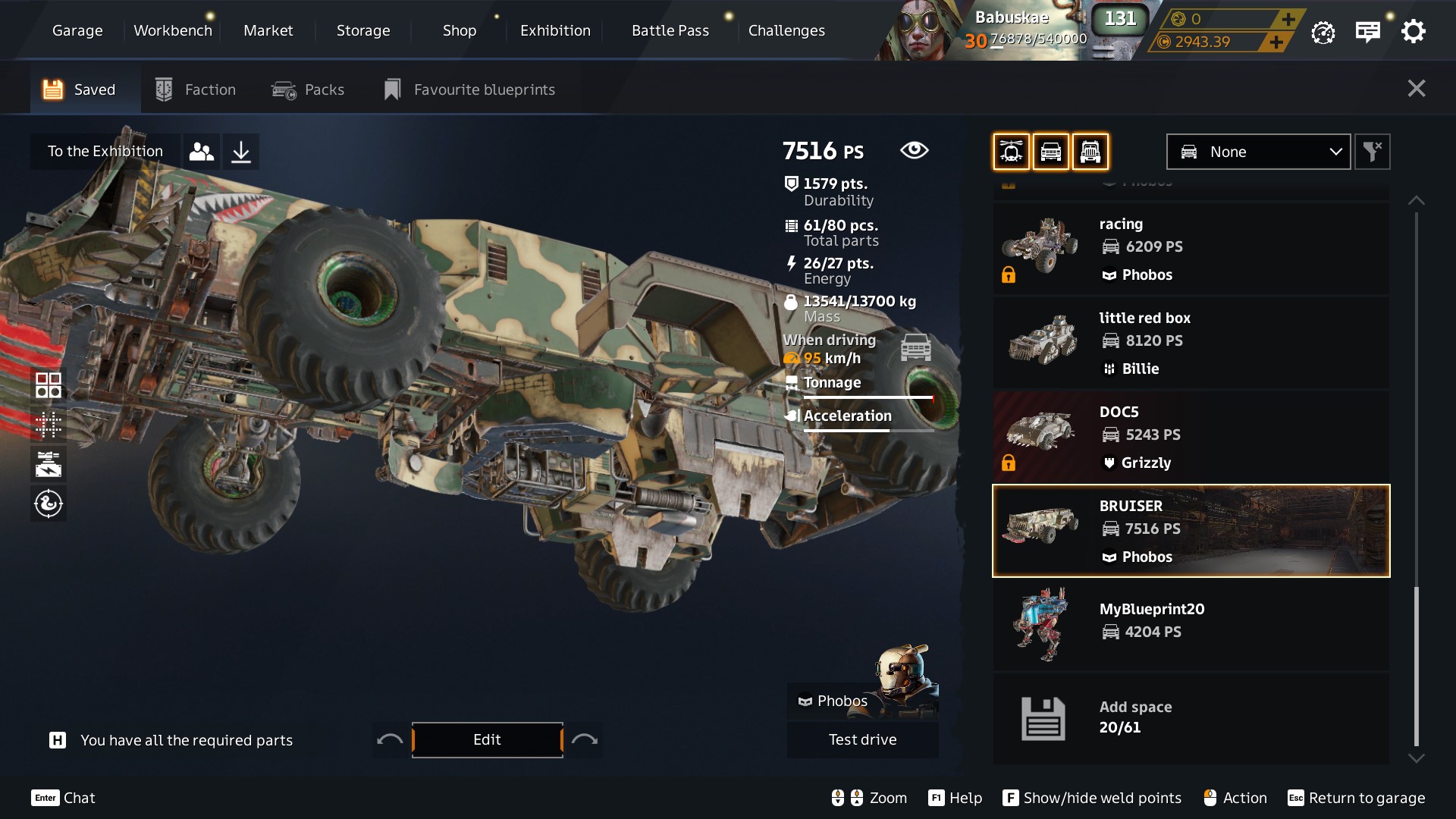This screenshot has width=1456, height=819.
Task: Choose the MyBlueprint20 row
Action: (x=1191, y=623)
